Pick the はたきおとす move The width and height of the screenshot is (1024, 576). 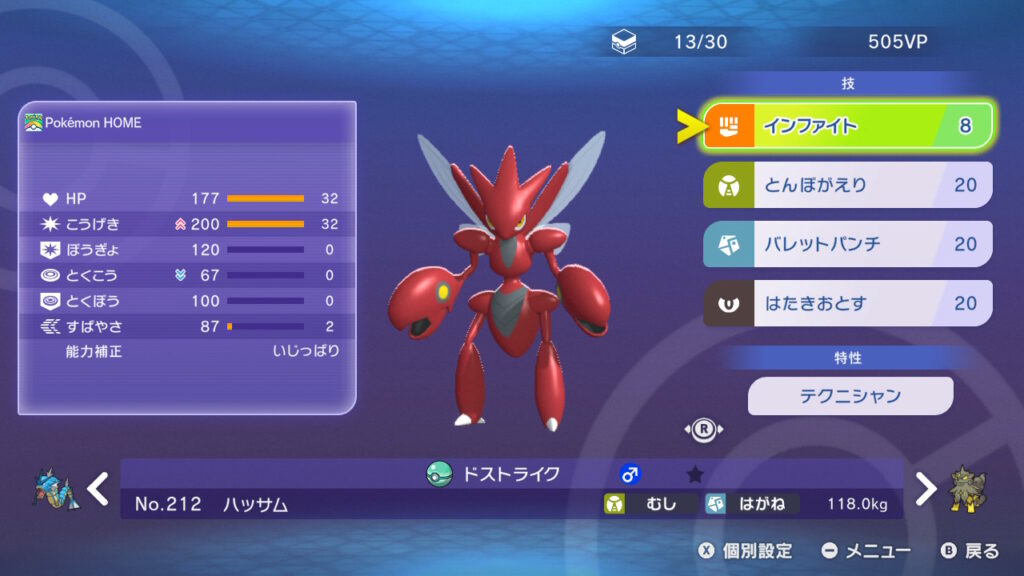848,303
